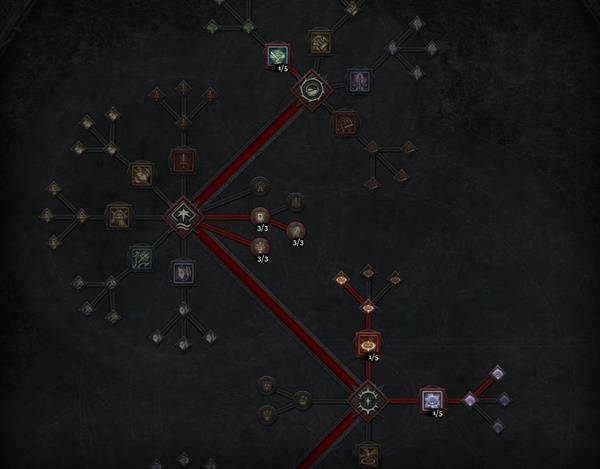Open the star-emblem cluster hub node
The image size is (600, 469).
click(x=367, y=400)
